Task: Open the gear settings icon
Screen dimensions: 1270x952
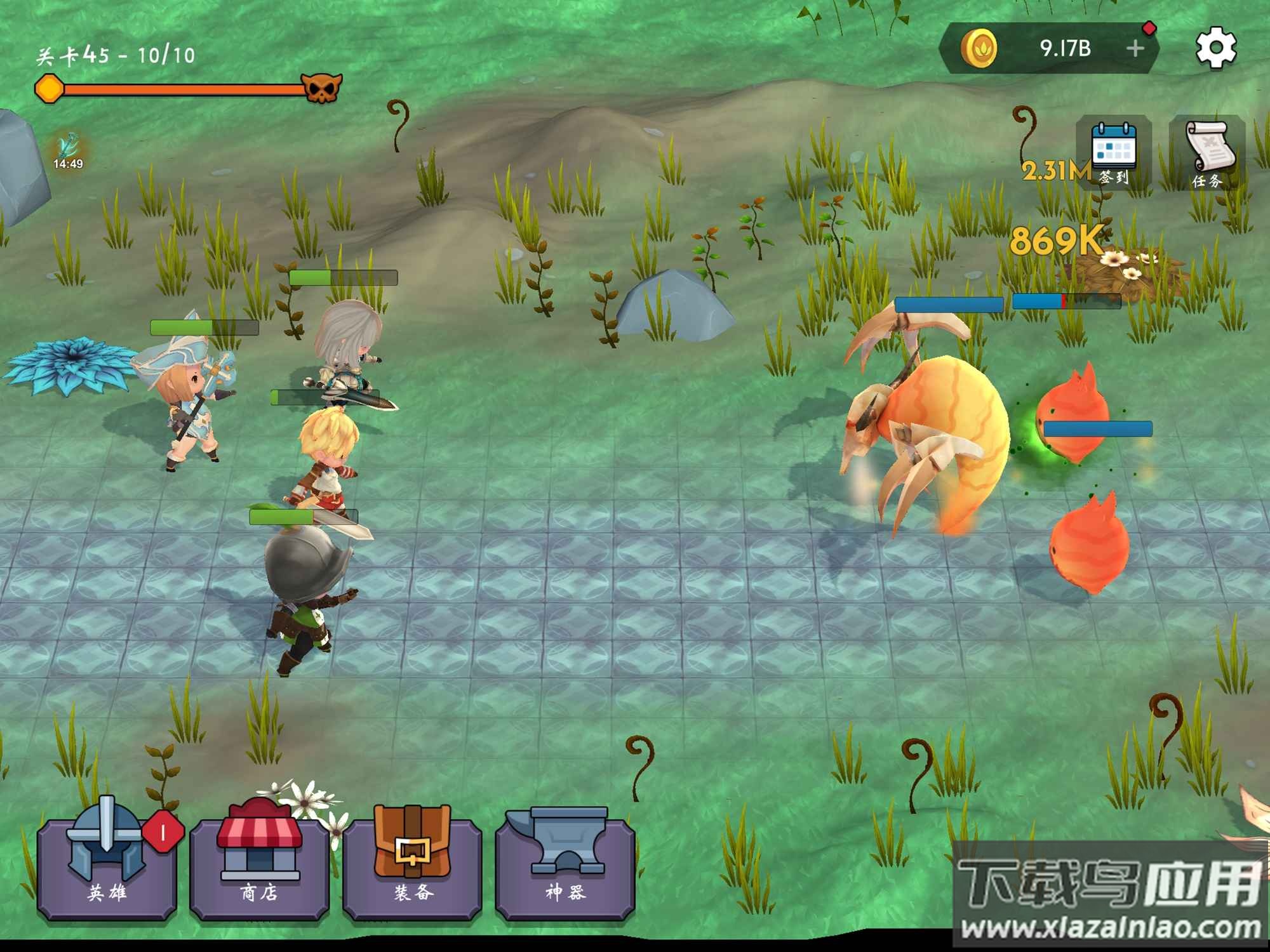Action: 1215,48
